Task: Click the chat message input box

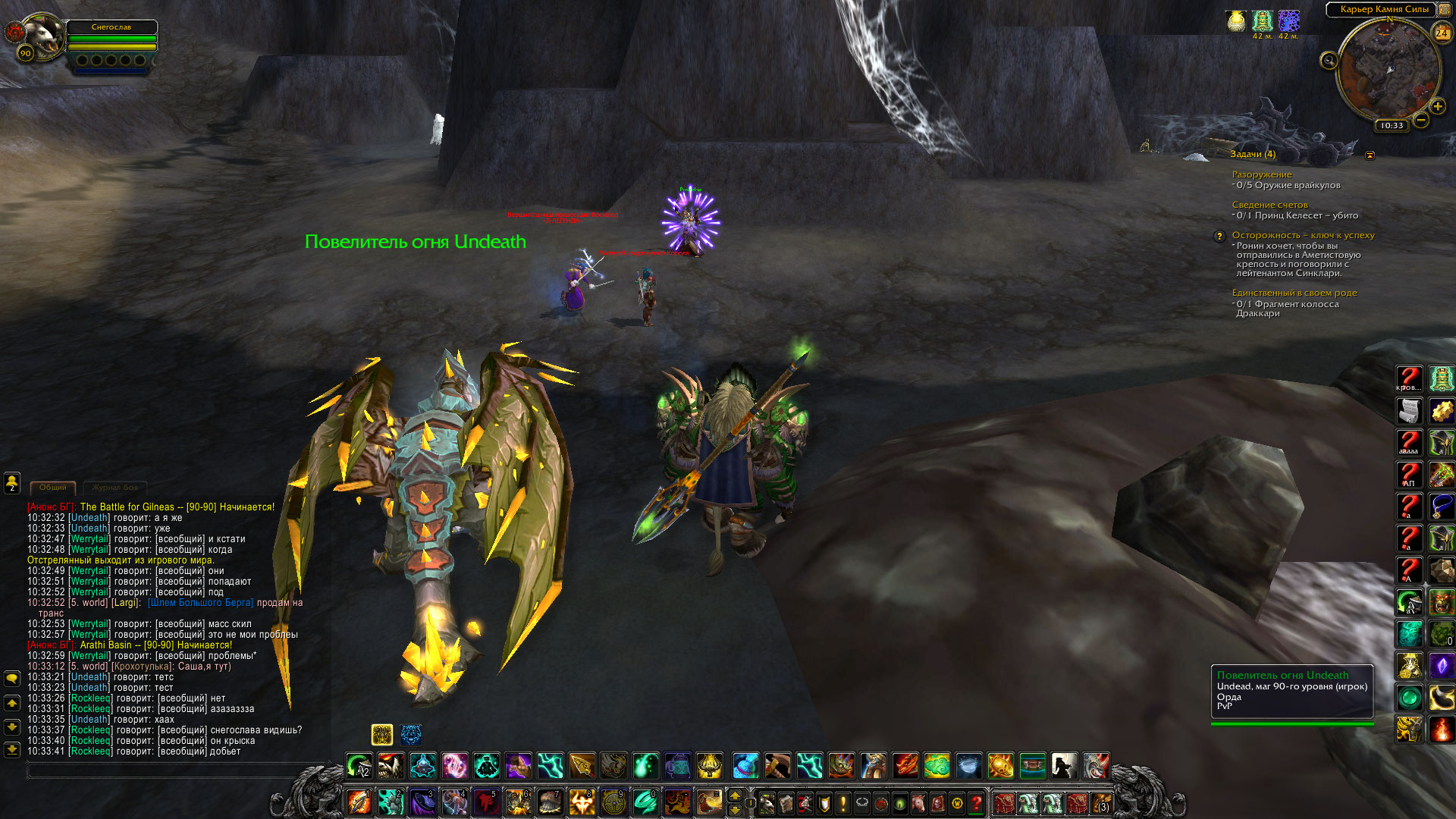Action: click(x=174, y=770)
